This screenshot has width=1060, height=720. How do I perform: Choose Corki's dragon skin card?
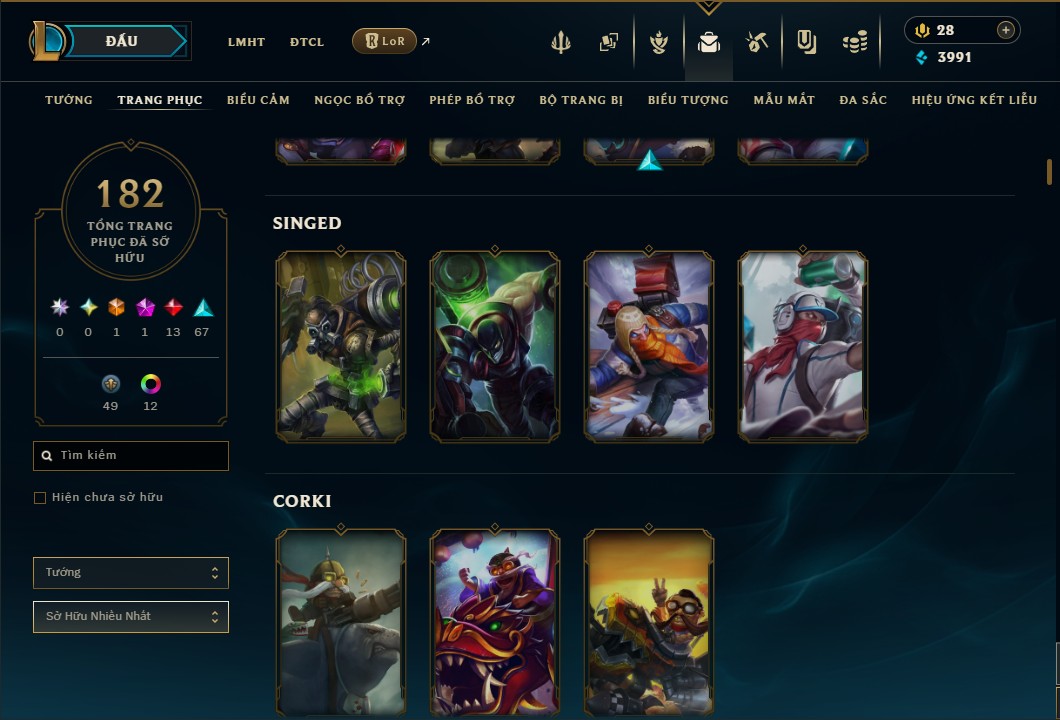point(495,624)
